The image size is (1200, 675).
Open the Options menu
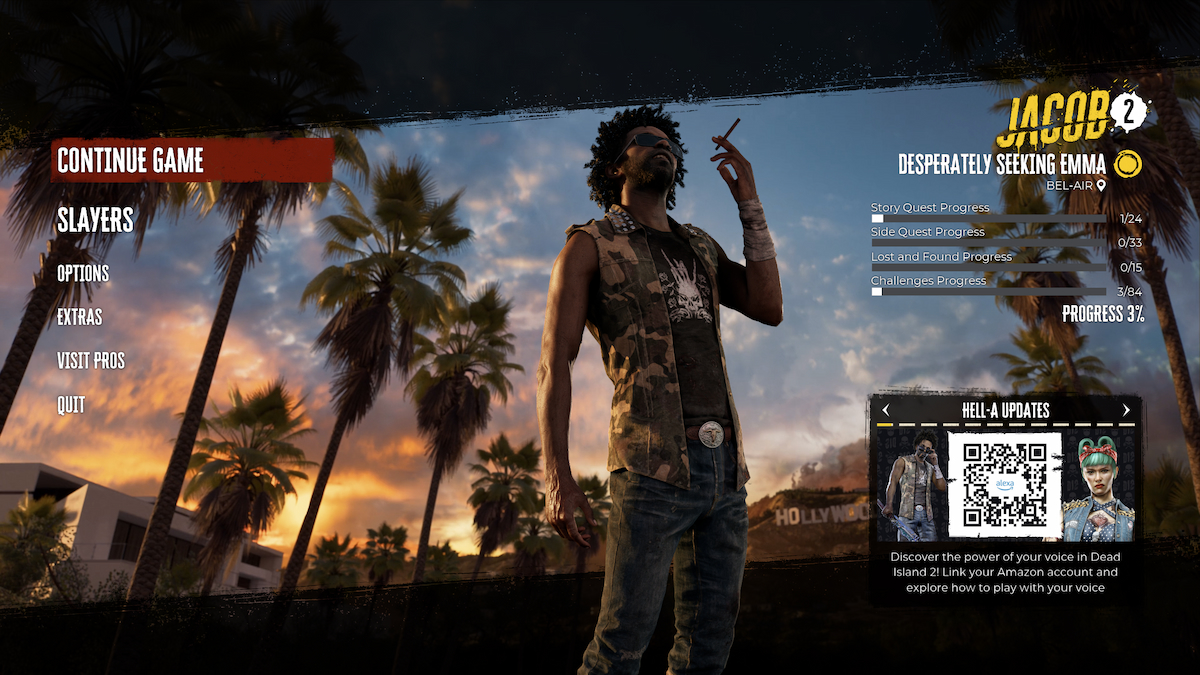pyautogui.click(x=83, y=273)
